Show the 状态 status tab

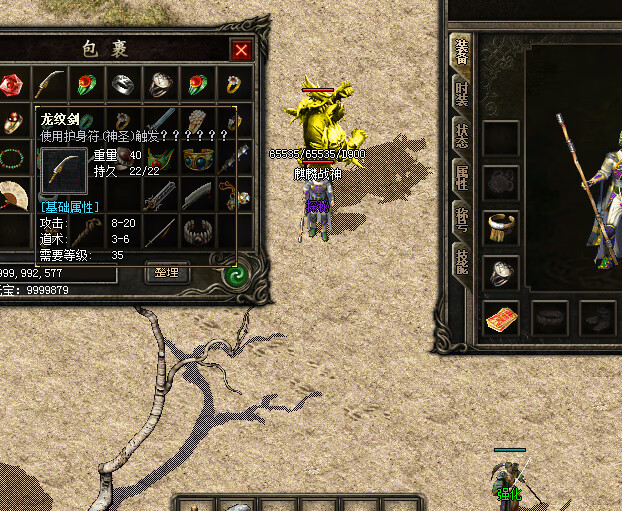point(461,136)
